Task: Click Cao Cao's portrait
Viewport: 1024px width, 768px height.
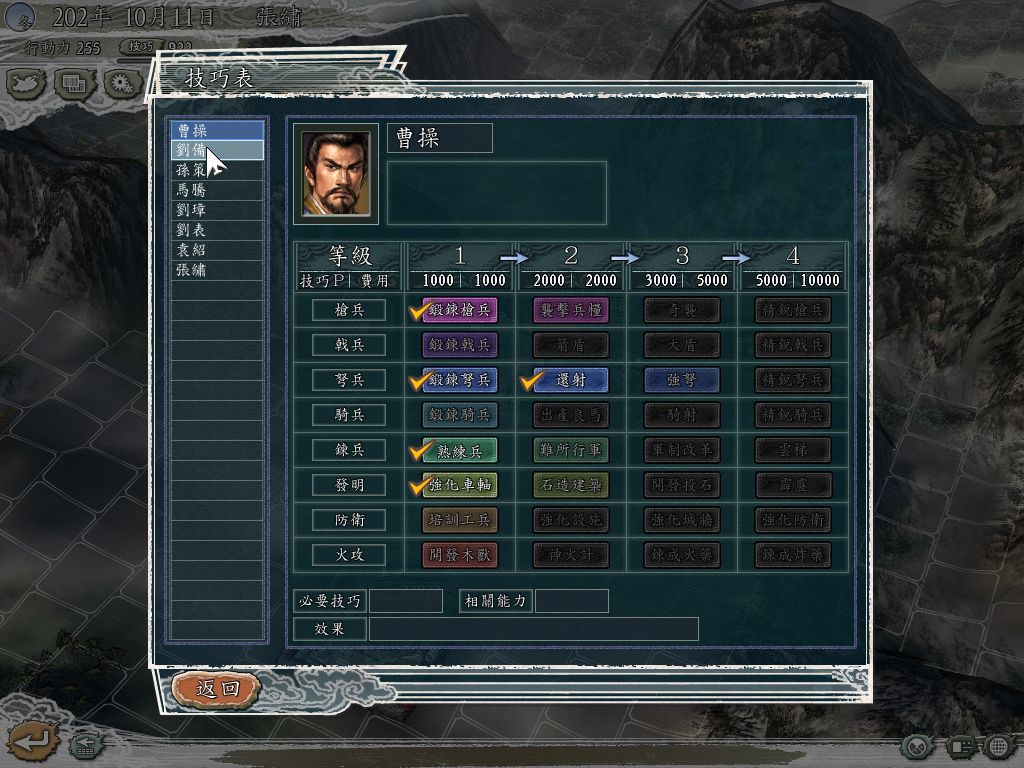Action: (x=336, y=174)
